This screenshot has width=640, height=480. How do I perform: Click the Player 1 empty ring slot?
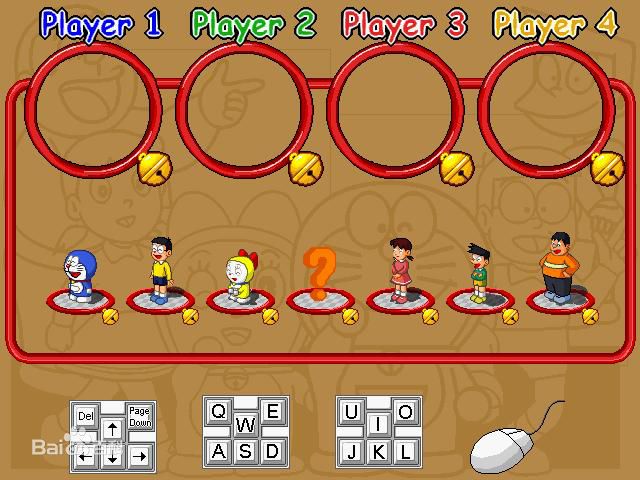click(x=94, y=108)
